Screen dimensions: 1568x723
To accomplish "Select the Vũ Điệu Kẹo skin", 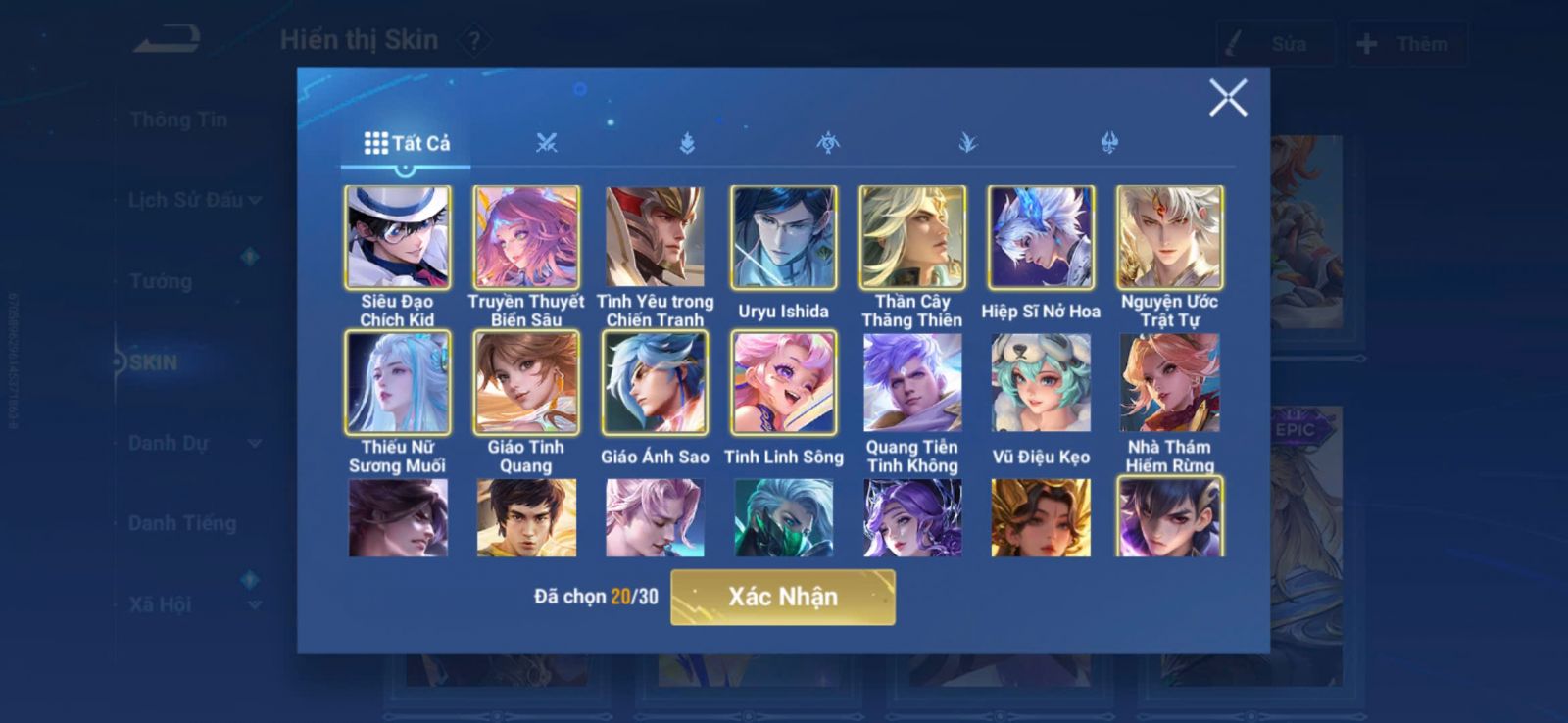I will tap(1041, 382).
